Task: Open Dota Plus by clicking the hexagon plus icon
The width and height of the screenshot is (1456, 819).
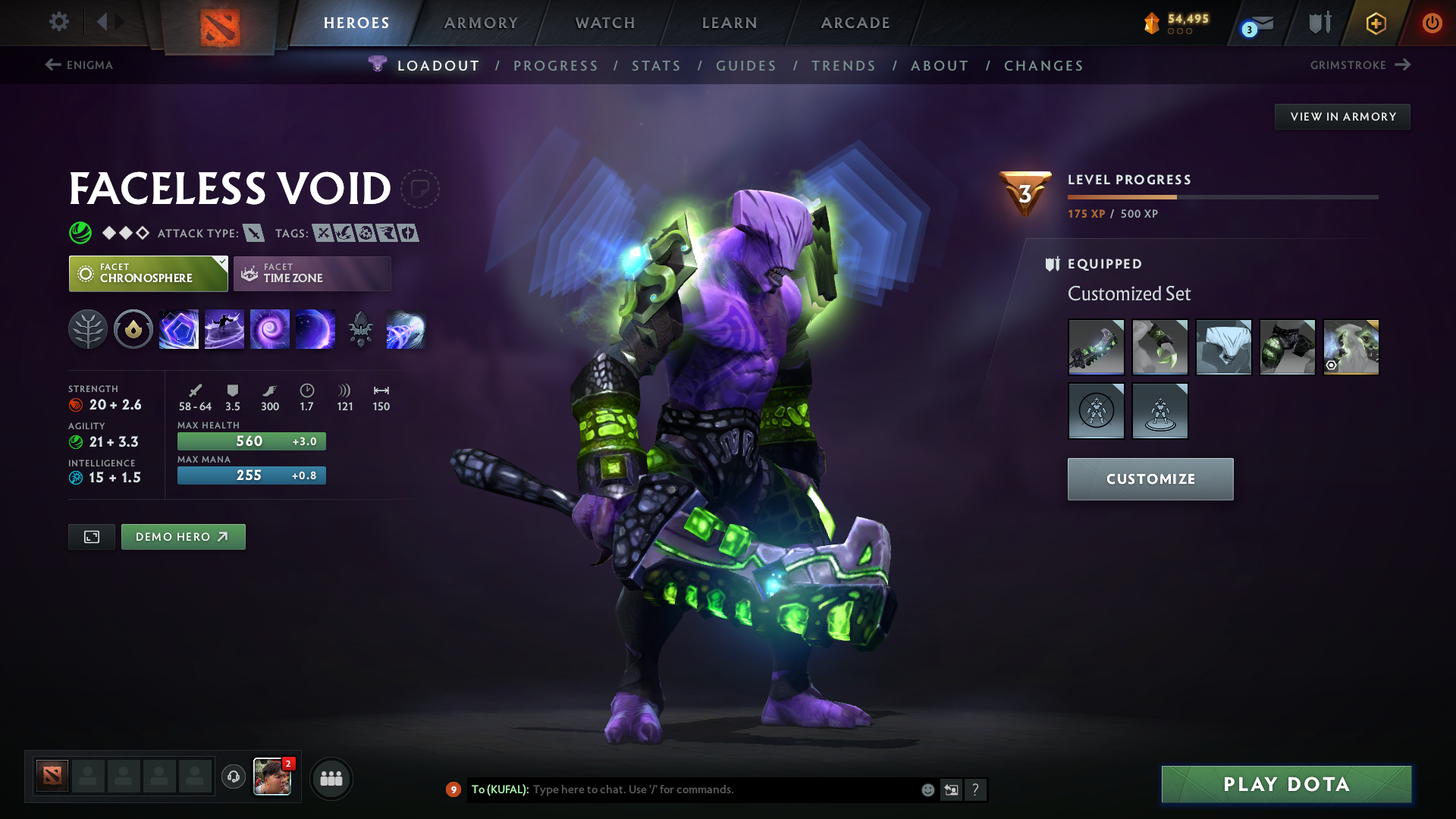Action: coord(1375,23)
